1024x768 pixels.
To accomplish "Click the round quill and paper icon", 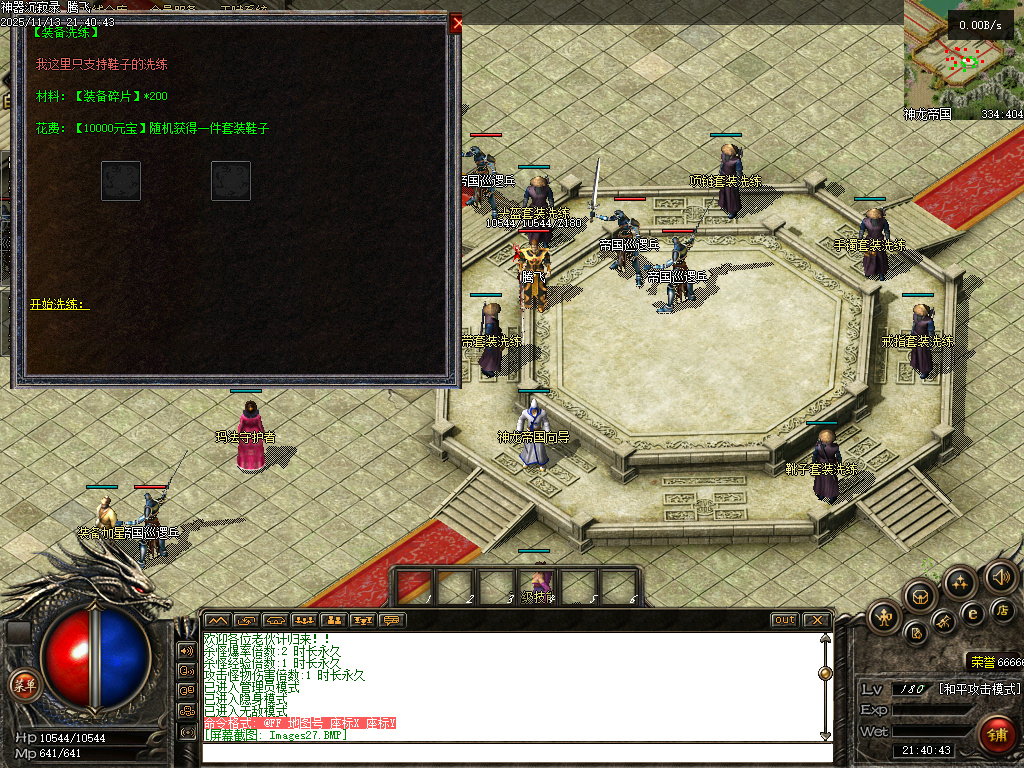I will 915,632.
